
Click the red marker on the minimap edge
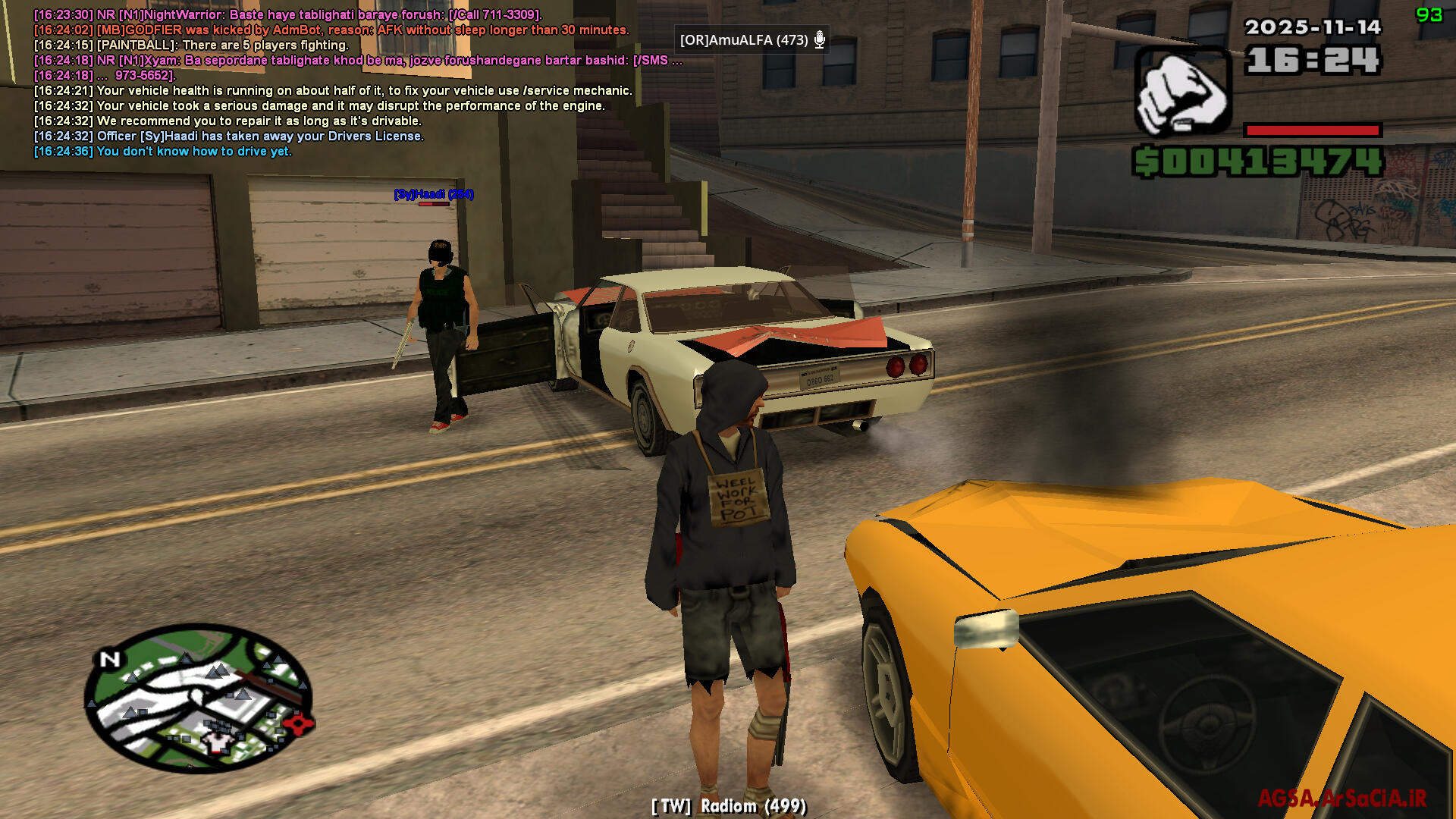(302, 723)
